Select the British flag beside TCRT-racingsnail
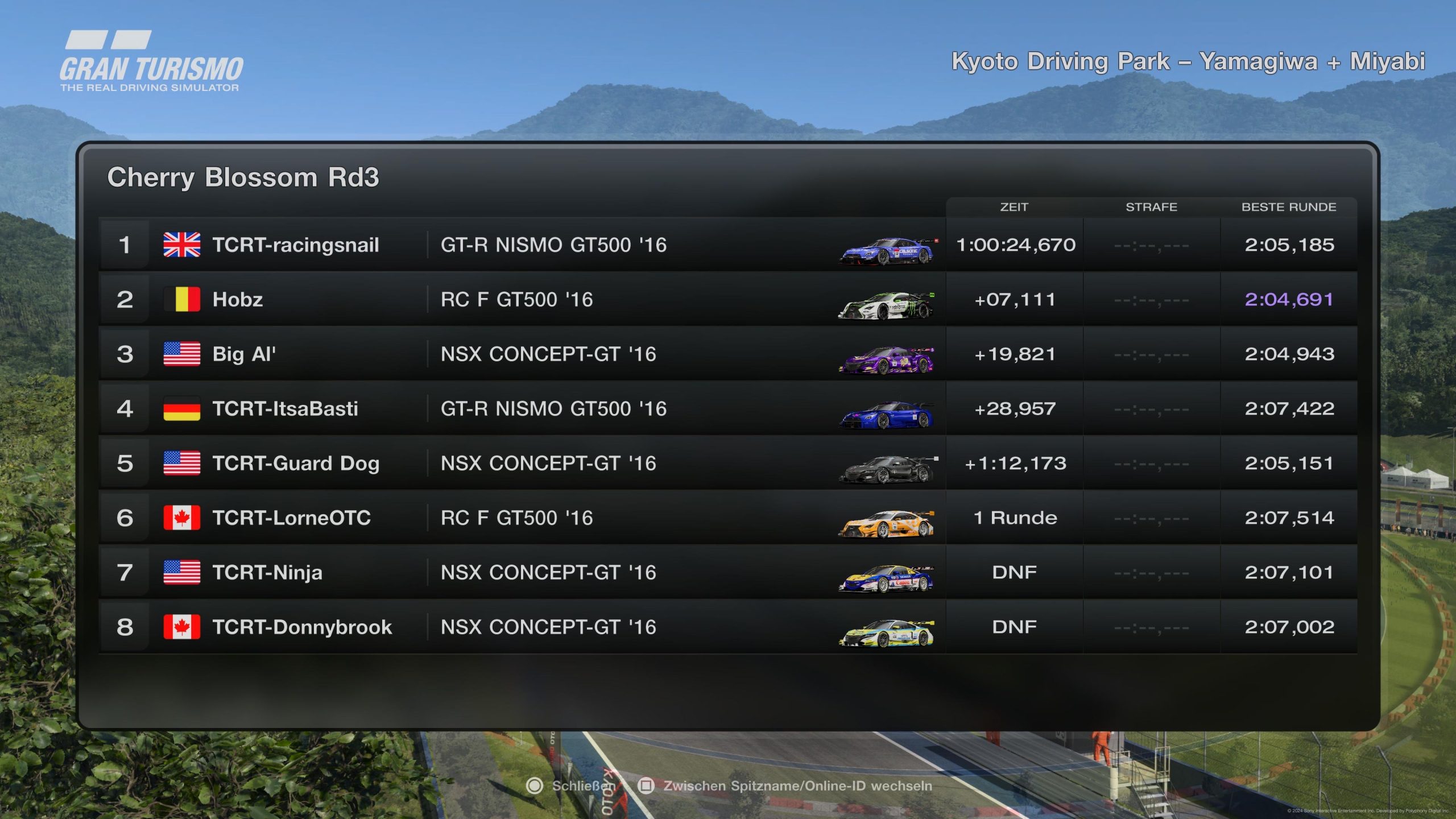Image resolution: width=1456 pixels, height=819 pixels. coord(181,245)
